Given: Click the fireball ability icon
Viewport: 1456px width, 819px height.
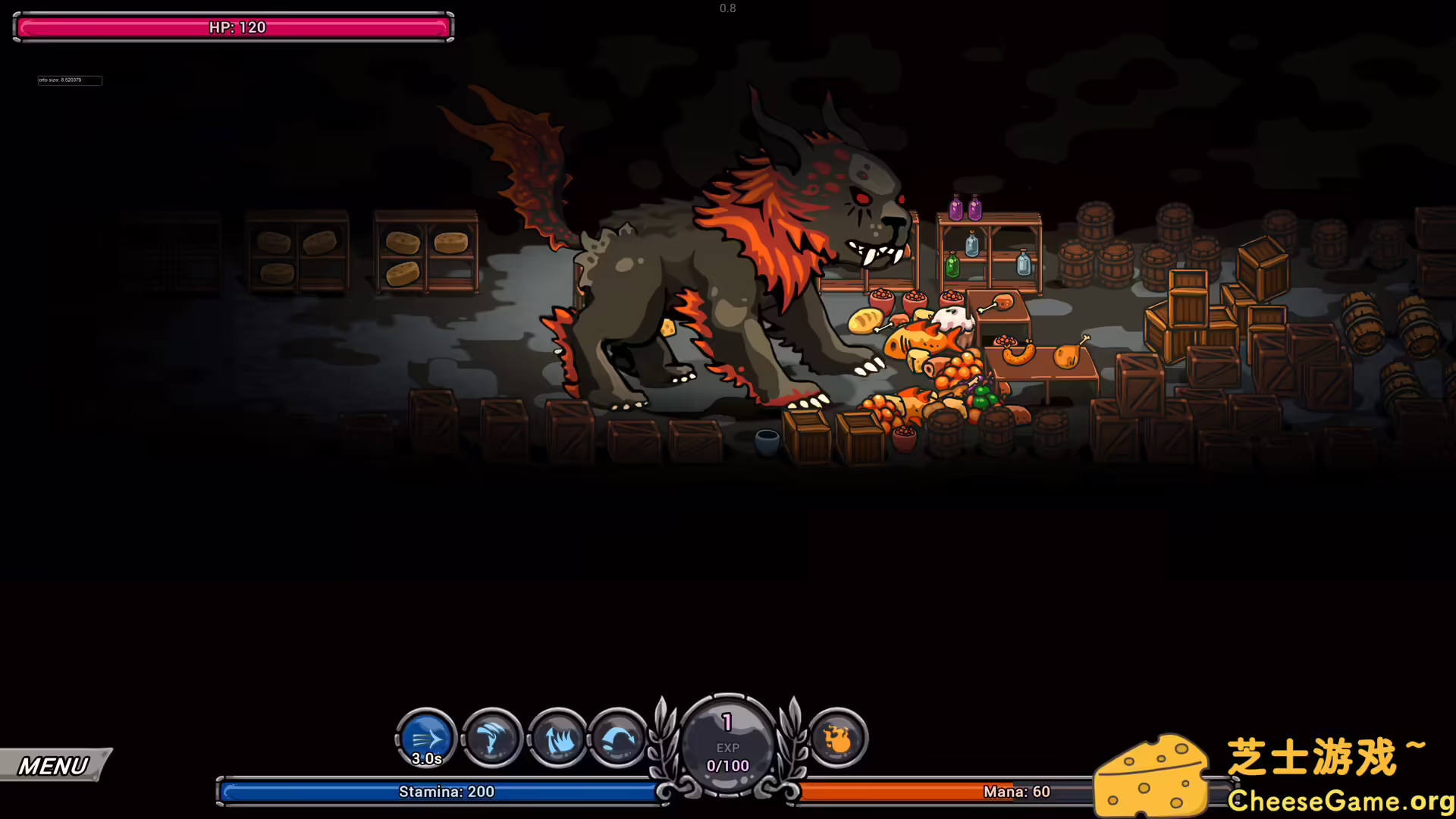Looking at the screenshot, I should pyautogui.click(x=837, y=737).
